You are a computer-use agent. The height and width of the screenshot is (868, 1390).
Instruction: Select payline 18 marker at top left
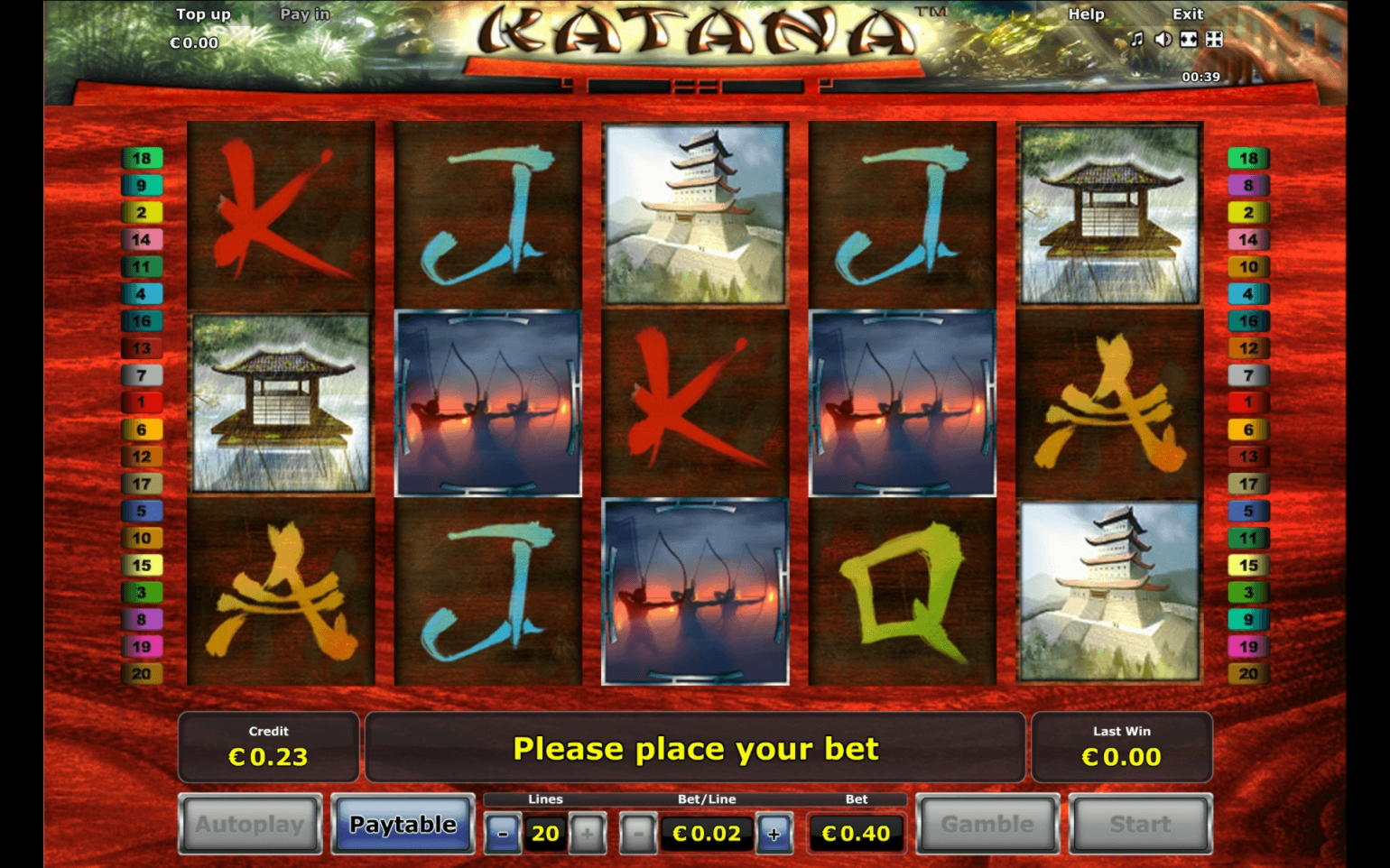143,159
